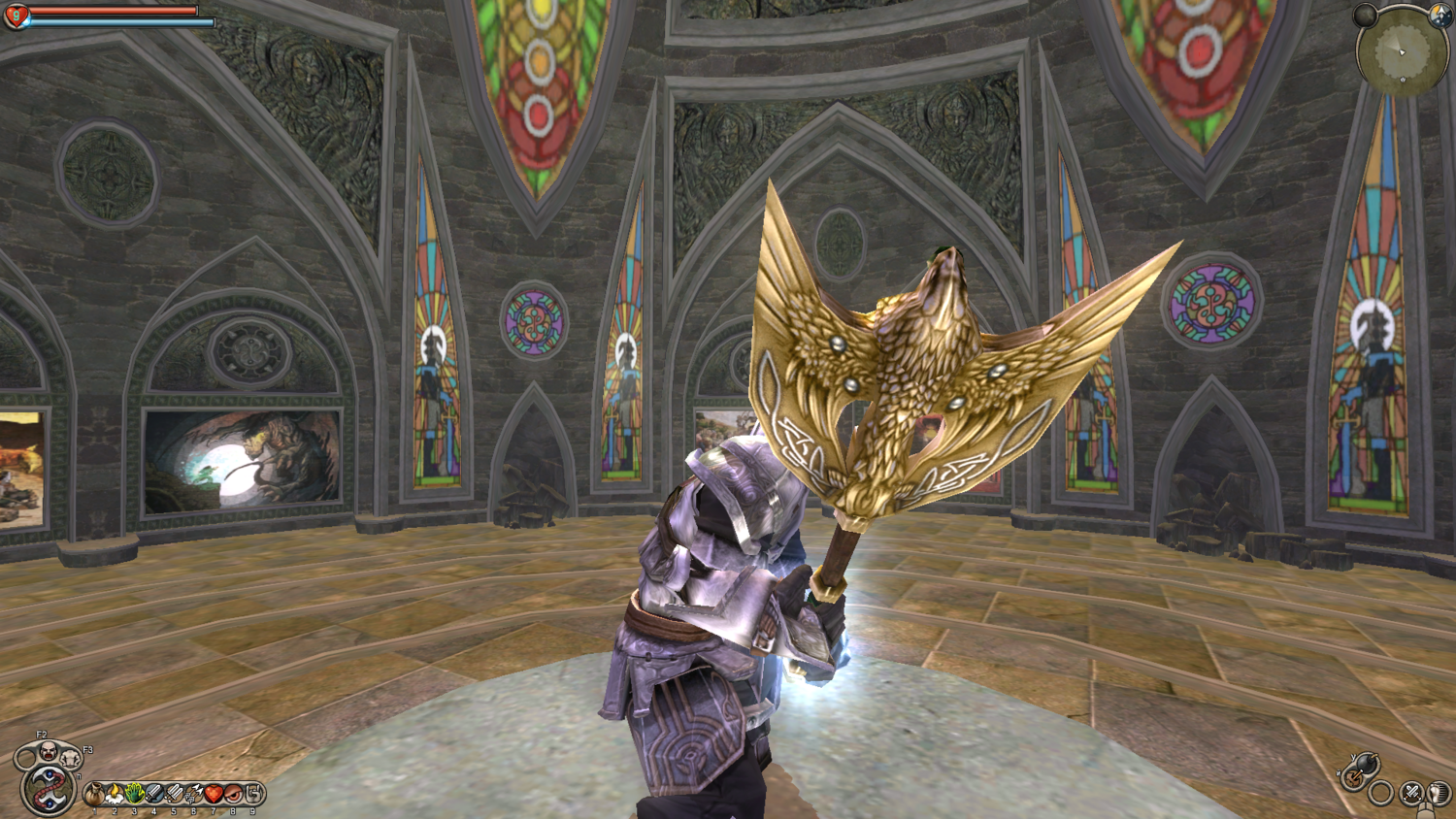The image size is (1456, 819).
Task: Select the black bomb icon
Action: [1364, 763]
